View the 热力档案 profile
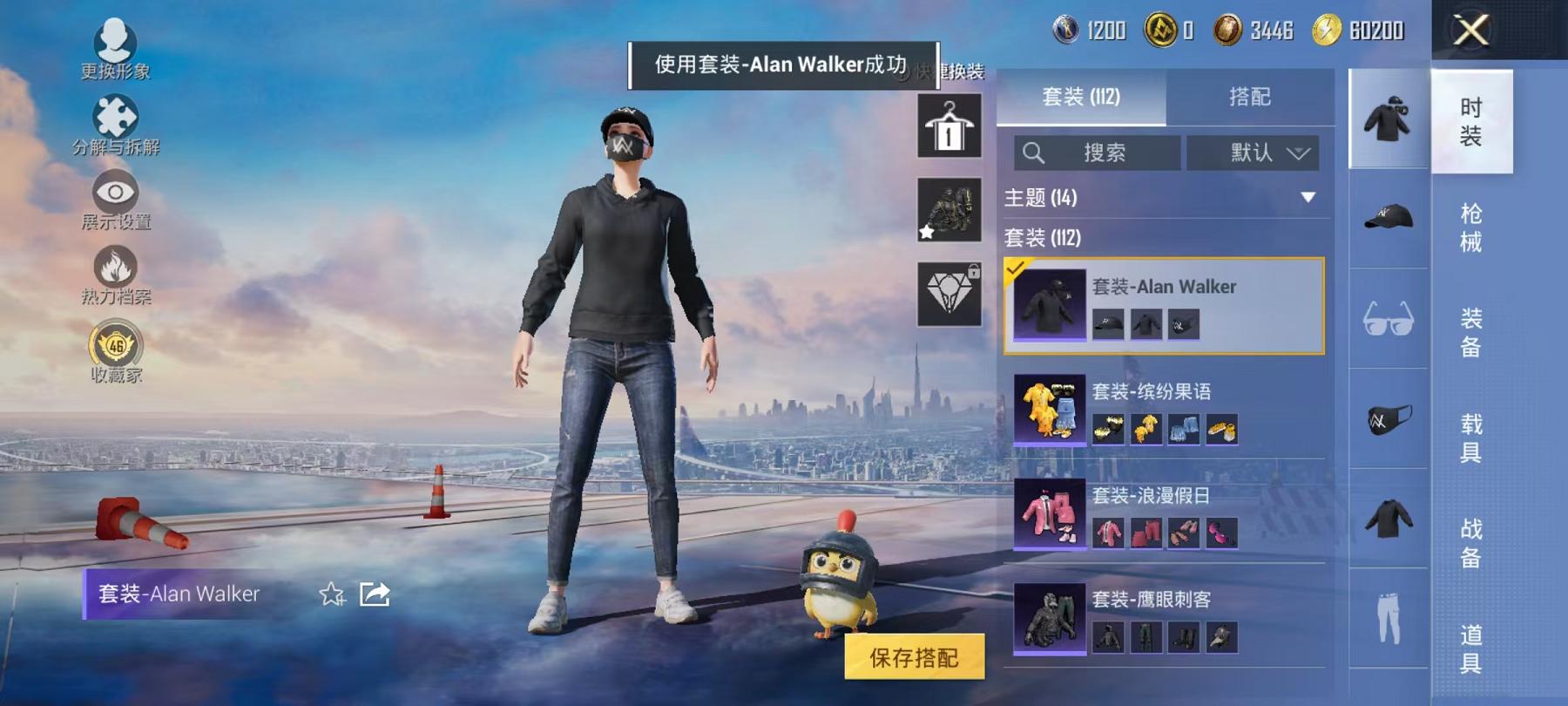 [x=114, y=268]
